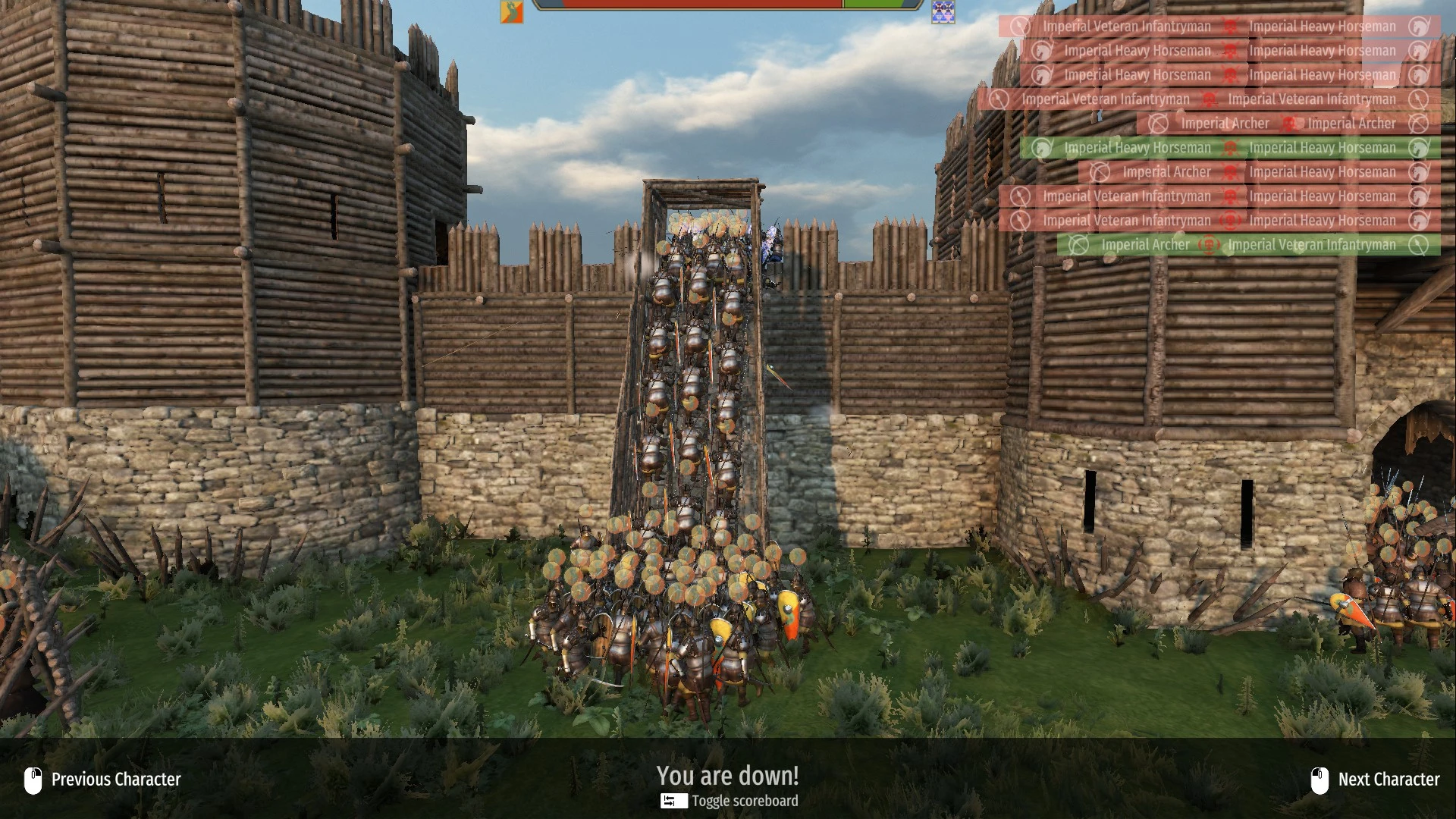Click the left mouse icon beside Previous Character
The width and height of the screenshot is (1456, 819).
(x=32, y=779)
